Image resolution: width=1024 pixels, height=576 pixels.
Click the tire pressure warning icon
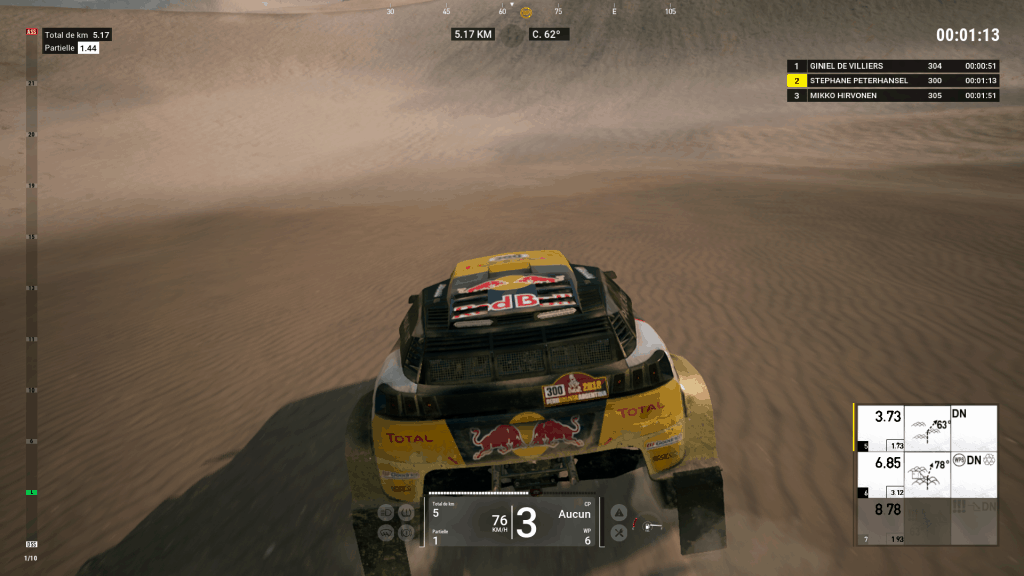[x=406, y=513]
